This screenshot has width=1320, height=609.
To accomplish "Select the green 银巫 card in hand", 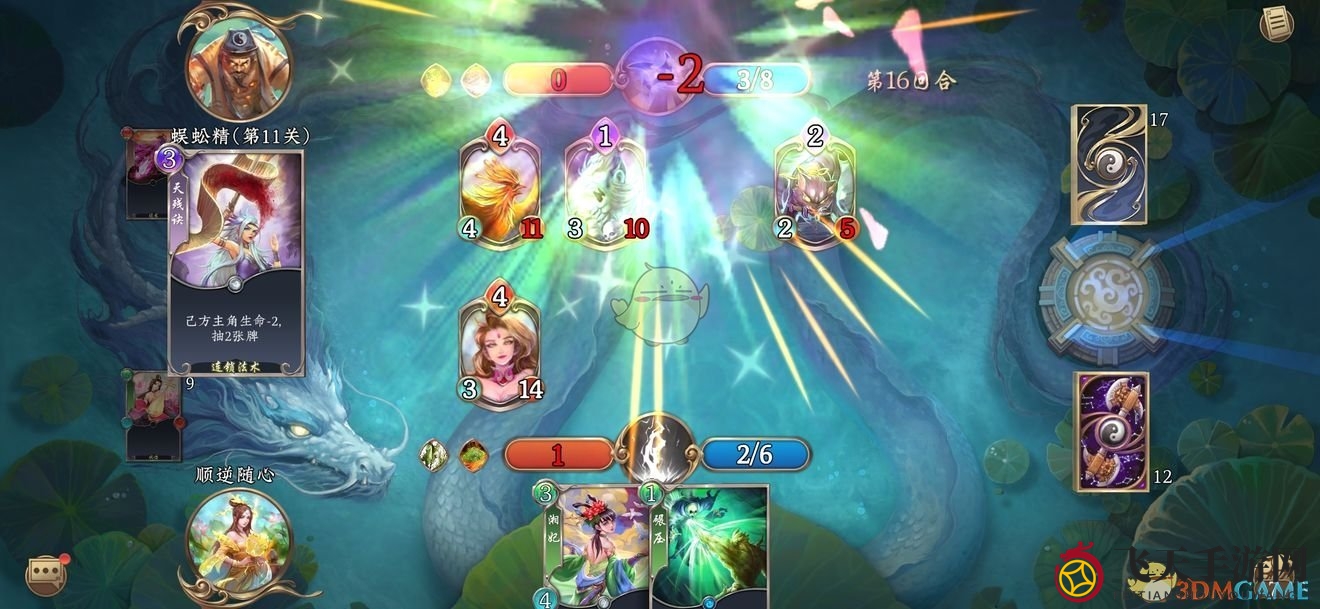I will pos(710,546).
